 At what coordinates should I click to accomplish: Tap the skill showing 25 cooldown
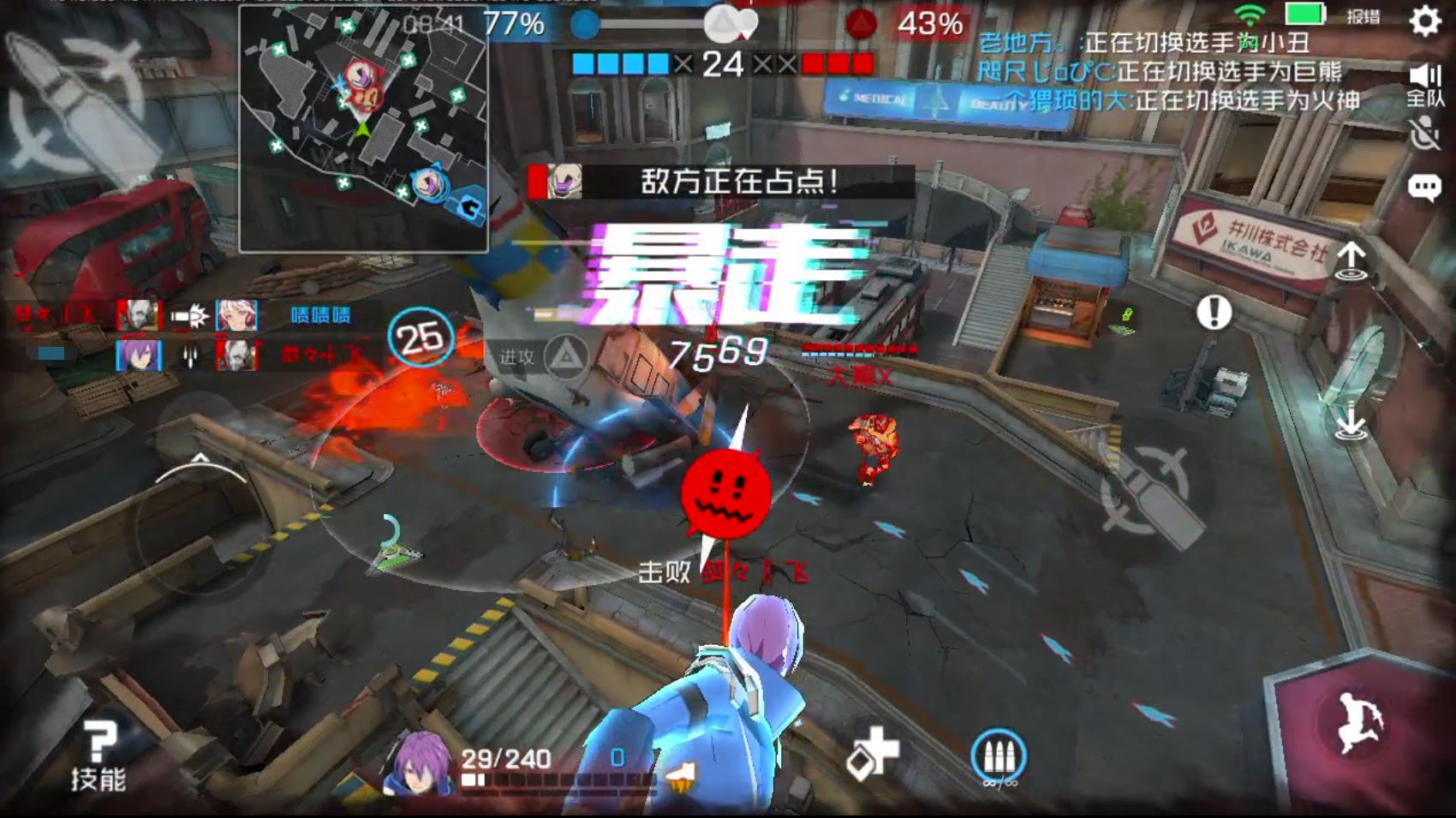(x=420, y=337)
